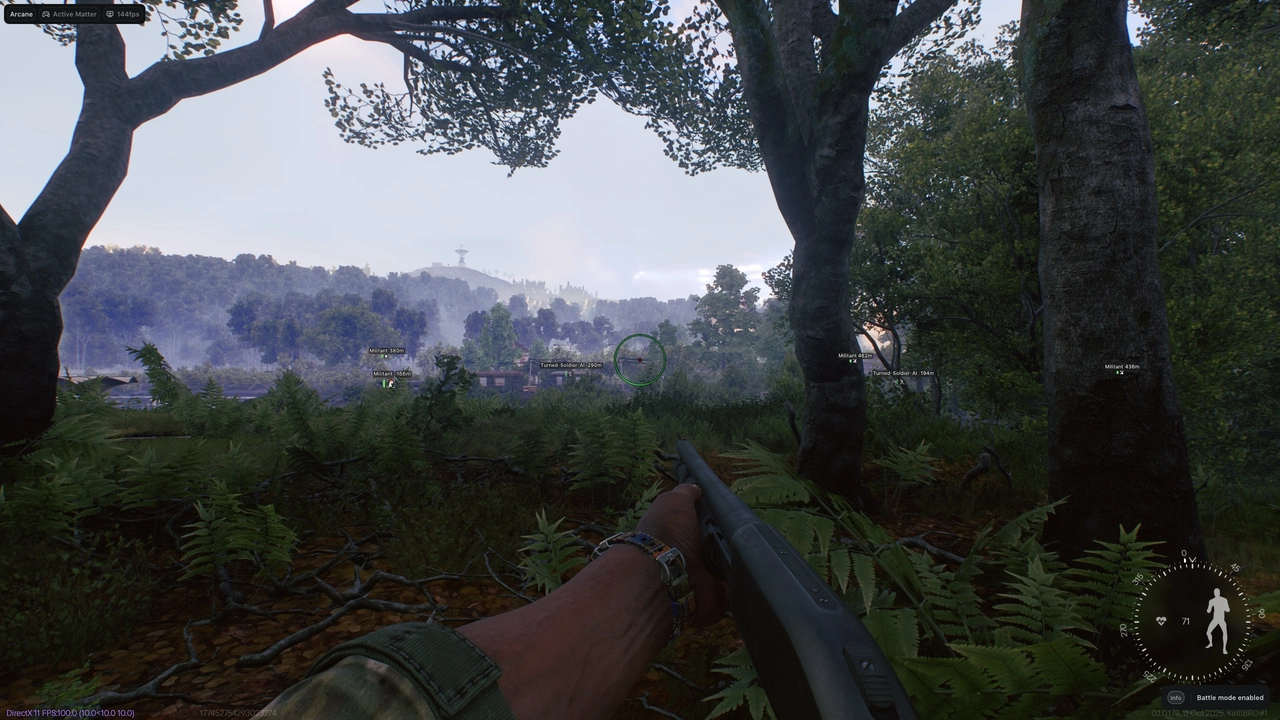Select the FPS meter icon showing 144fps
Viewport: 1280px width, 720px height.
tap(110, 14)
